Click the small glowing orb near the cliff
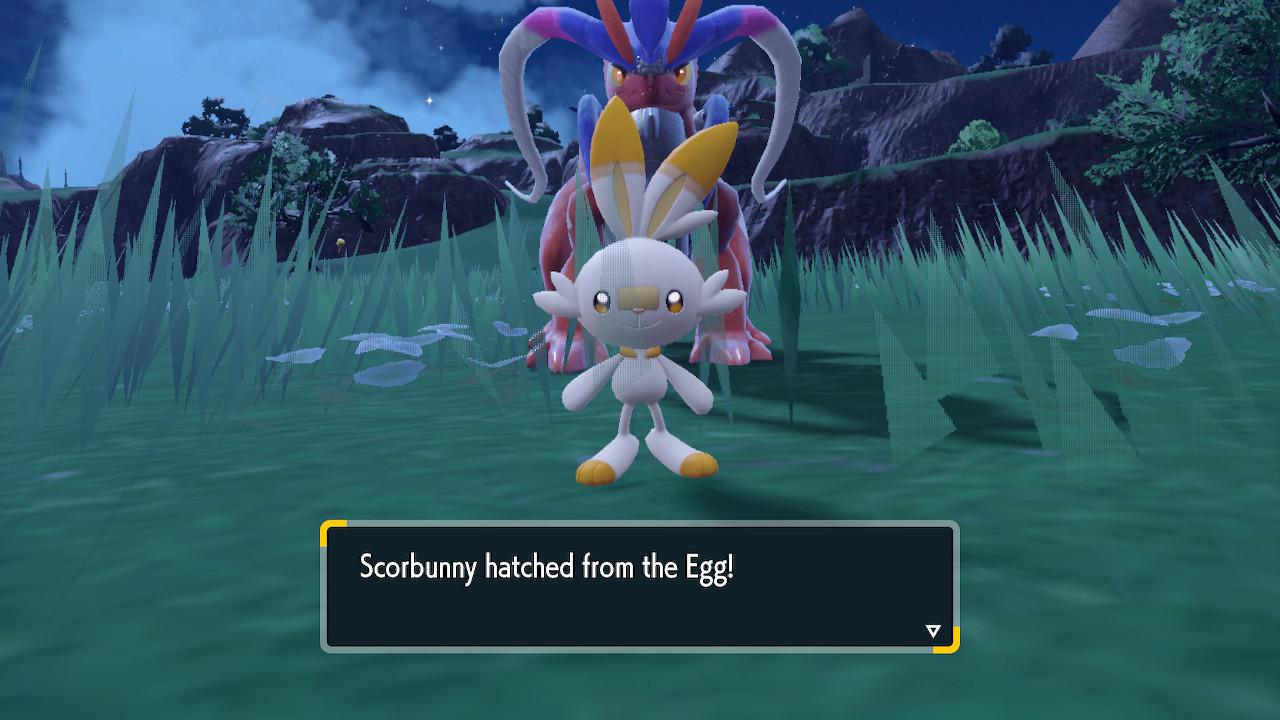Viewport: 1280px width, 720px height. 340,240
